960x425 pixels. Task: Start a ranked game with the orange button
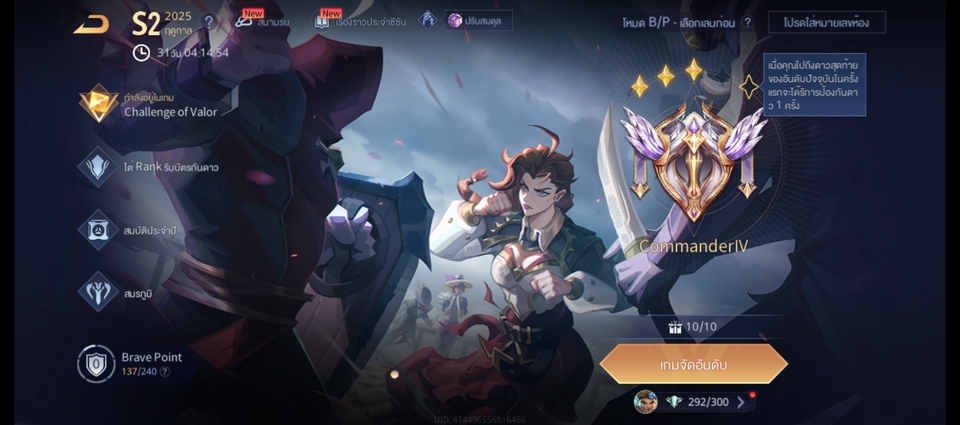[694, 364]
